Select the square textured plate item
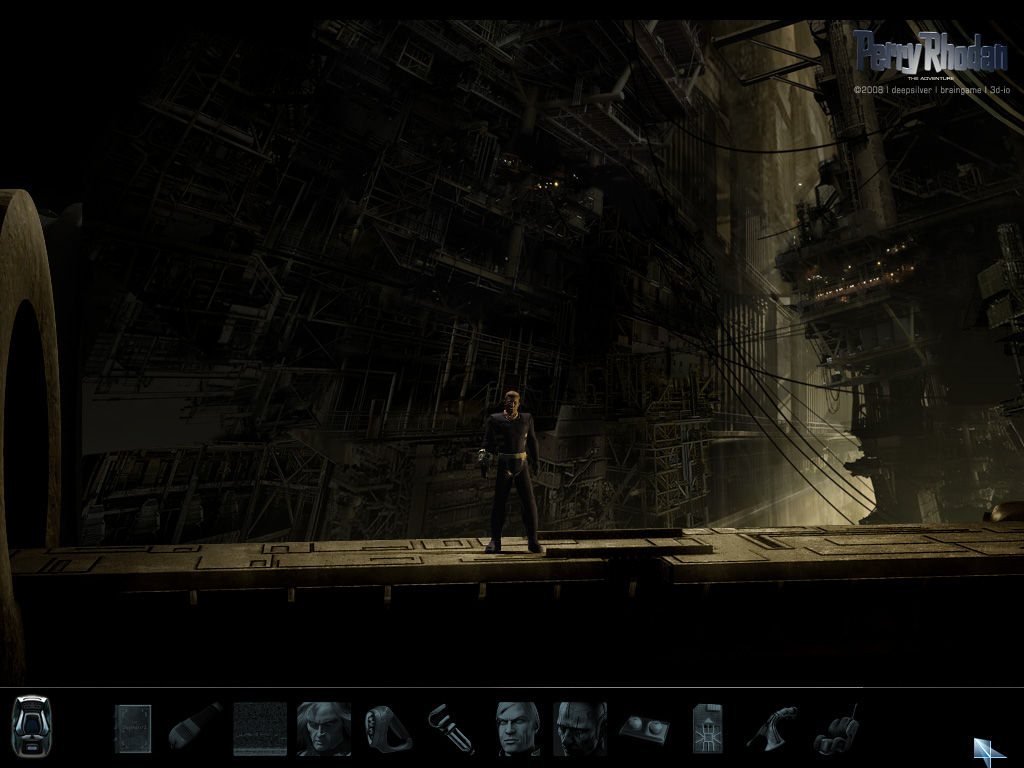The width and height of the screenshot is (1024, 768). click(260, 728)
